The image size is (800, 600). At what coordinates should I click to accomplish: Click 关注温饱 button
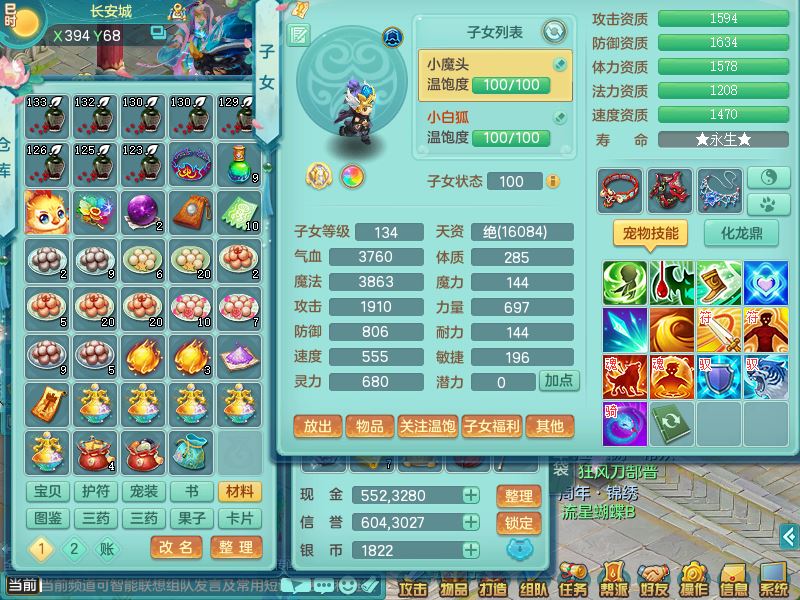pyautogui.click(x=427, y=427)
